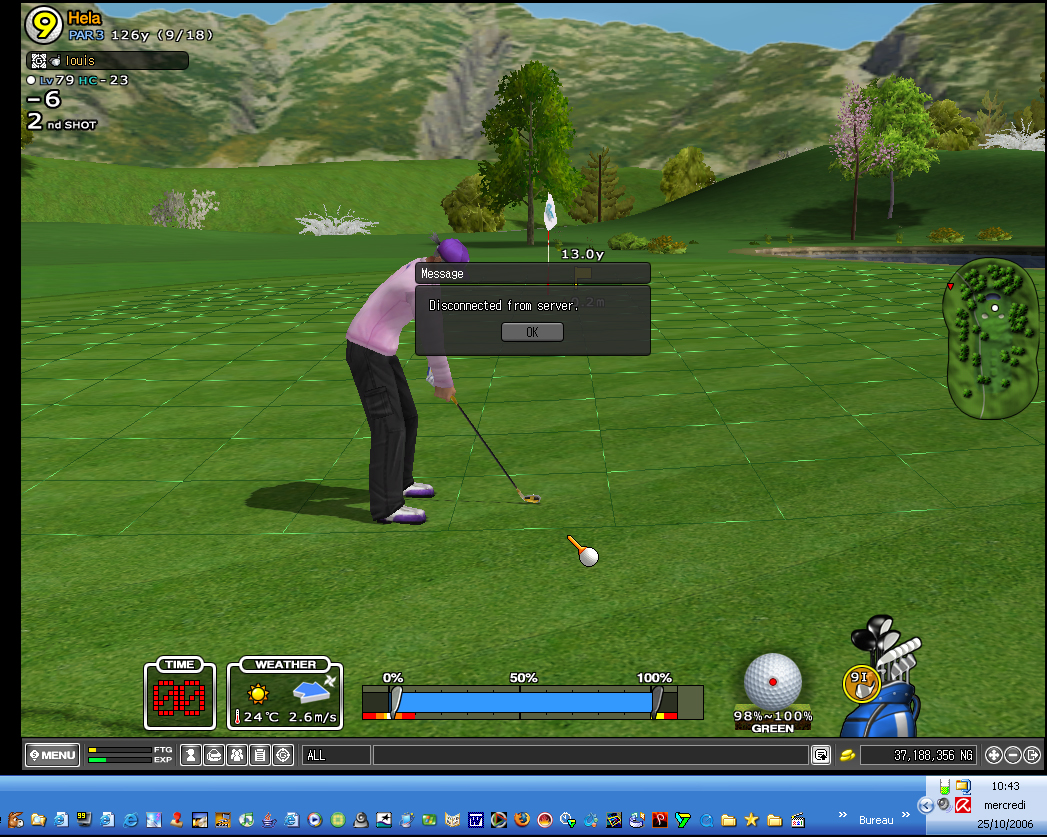Open the player profile icon
Screen dimensions: 1047x837
click(x=191, y=755)
